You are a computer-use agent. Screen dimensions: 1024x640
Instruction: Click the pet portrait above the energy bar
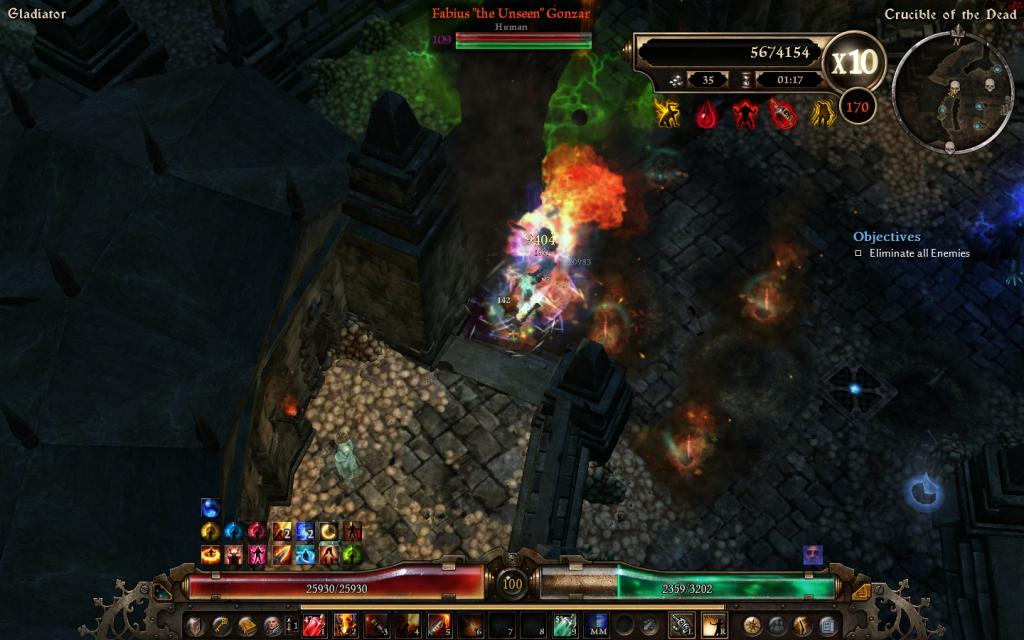click(x=812, y=555)
